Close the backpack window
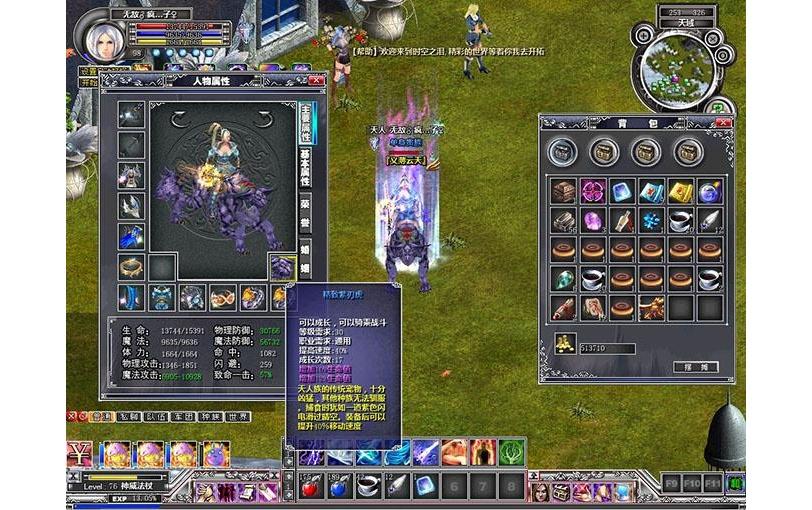 (724, 122)
